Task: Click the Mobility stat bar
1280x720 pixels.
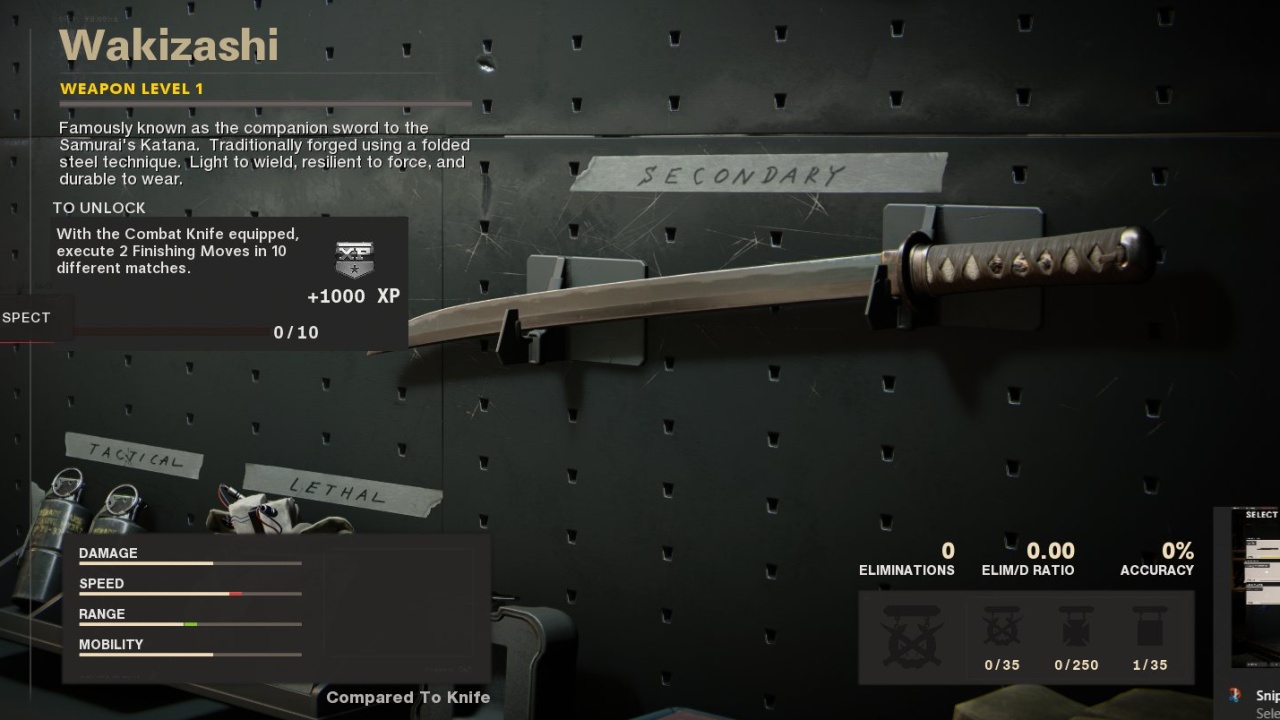Action: point(190,655)
